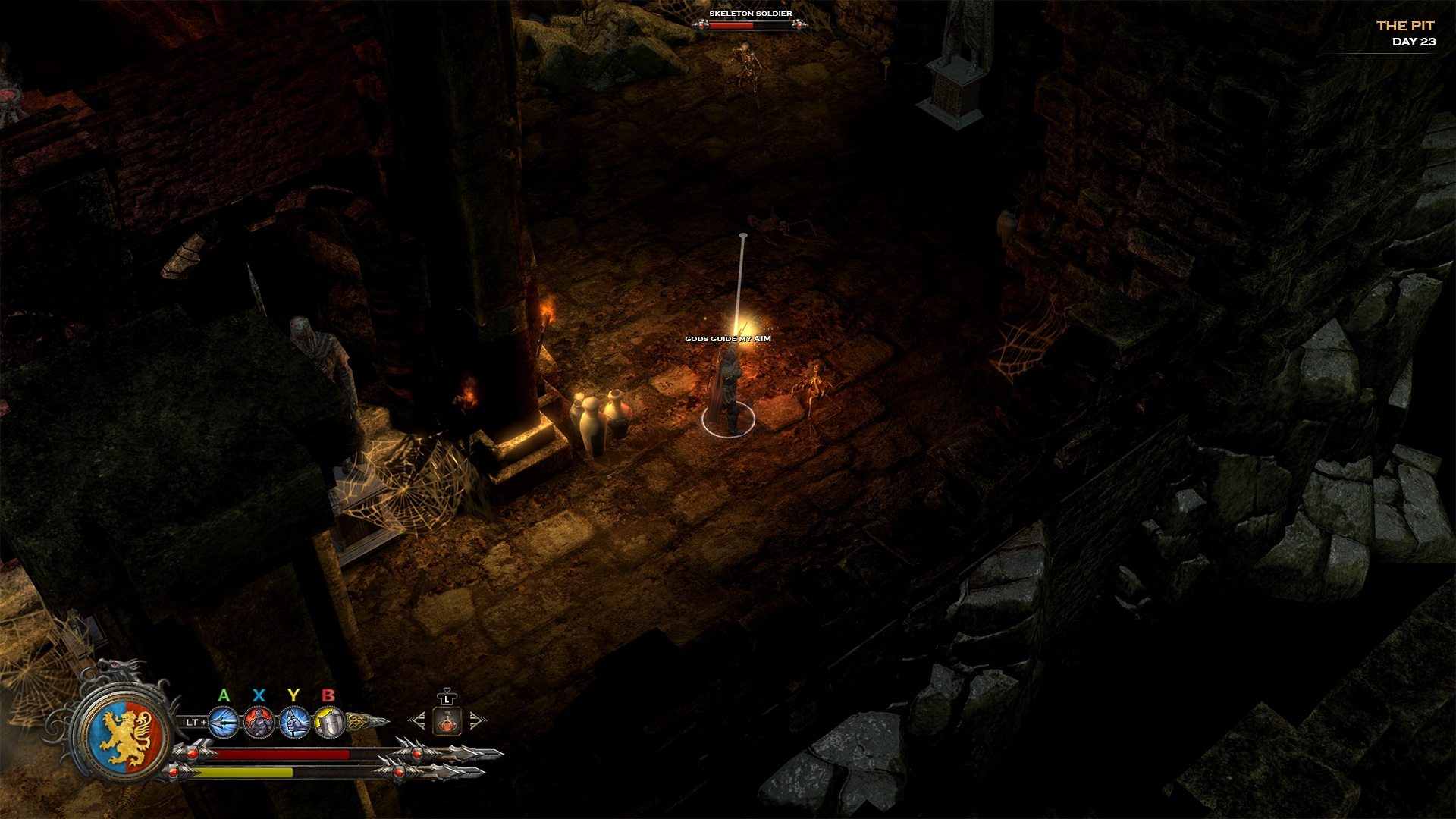Select the red health potion slot
This screenshot has height=819, width=1456.
pos(447,721)
